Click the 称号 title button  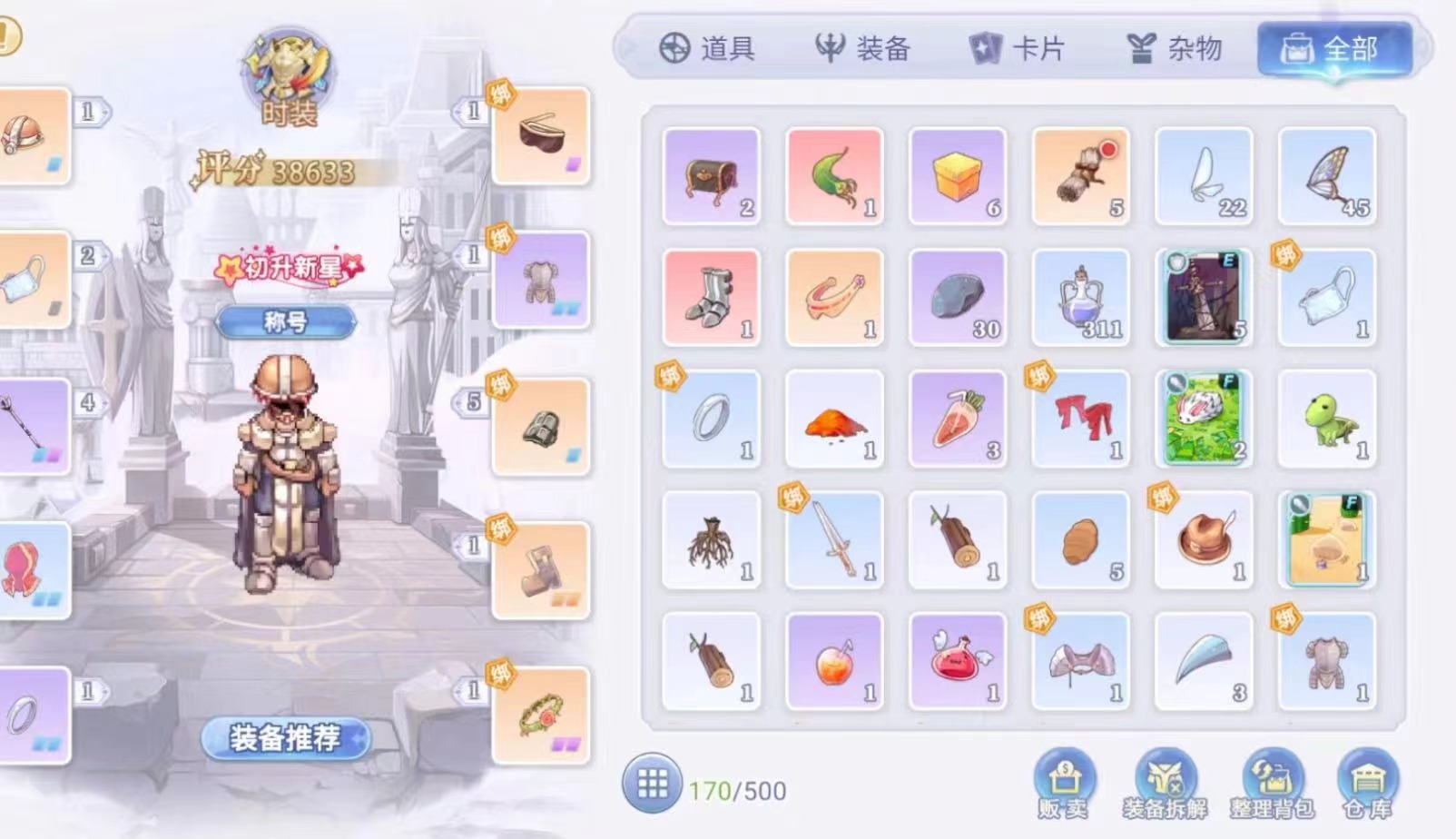[285, 321]
